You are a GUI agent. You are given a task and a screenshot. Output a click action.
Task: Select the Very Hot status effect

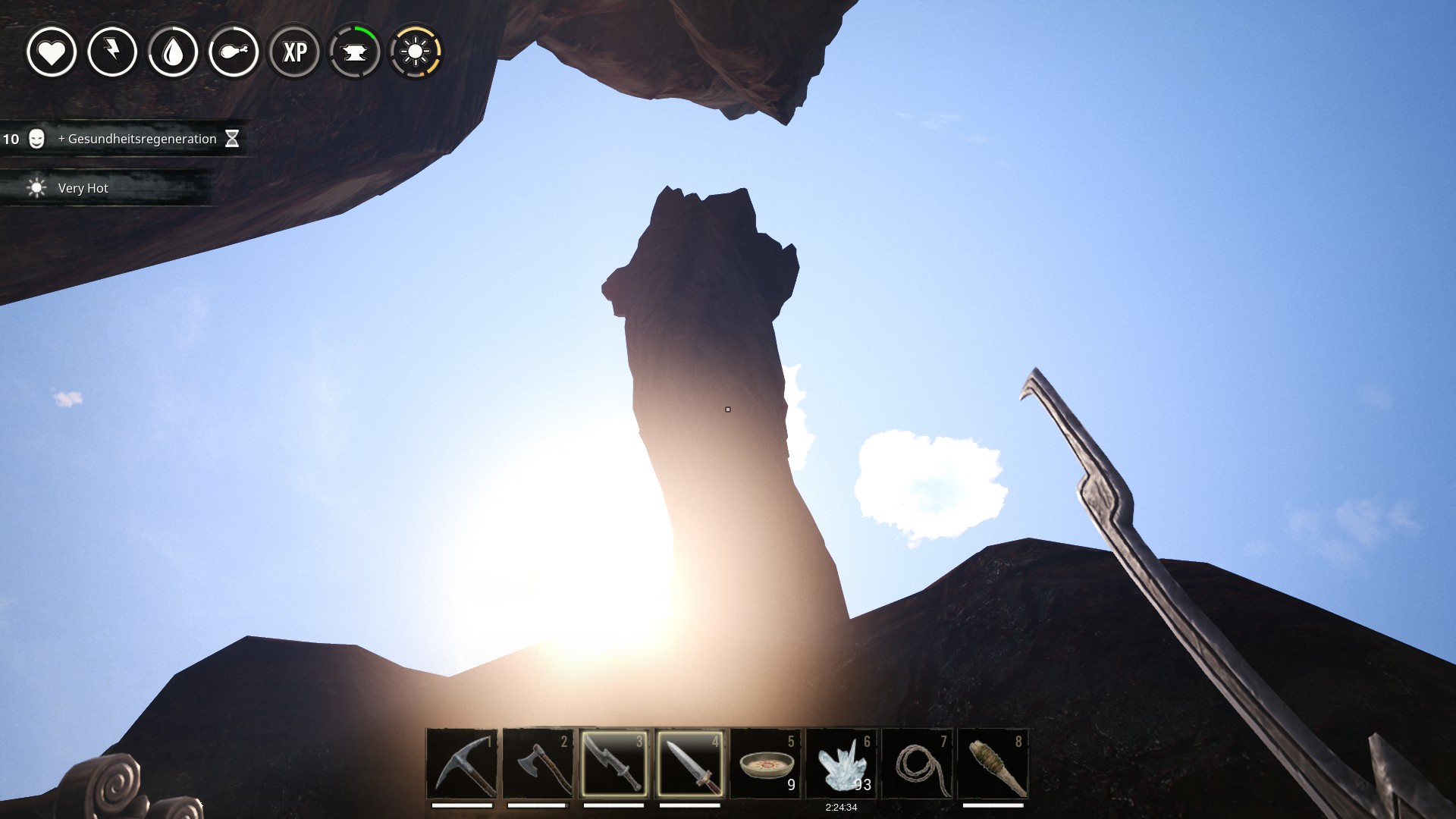83,188
